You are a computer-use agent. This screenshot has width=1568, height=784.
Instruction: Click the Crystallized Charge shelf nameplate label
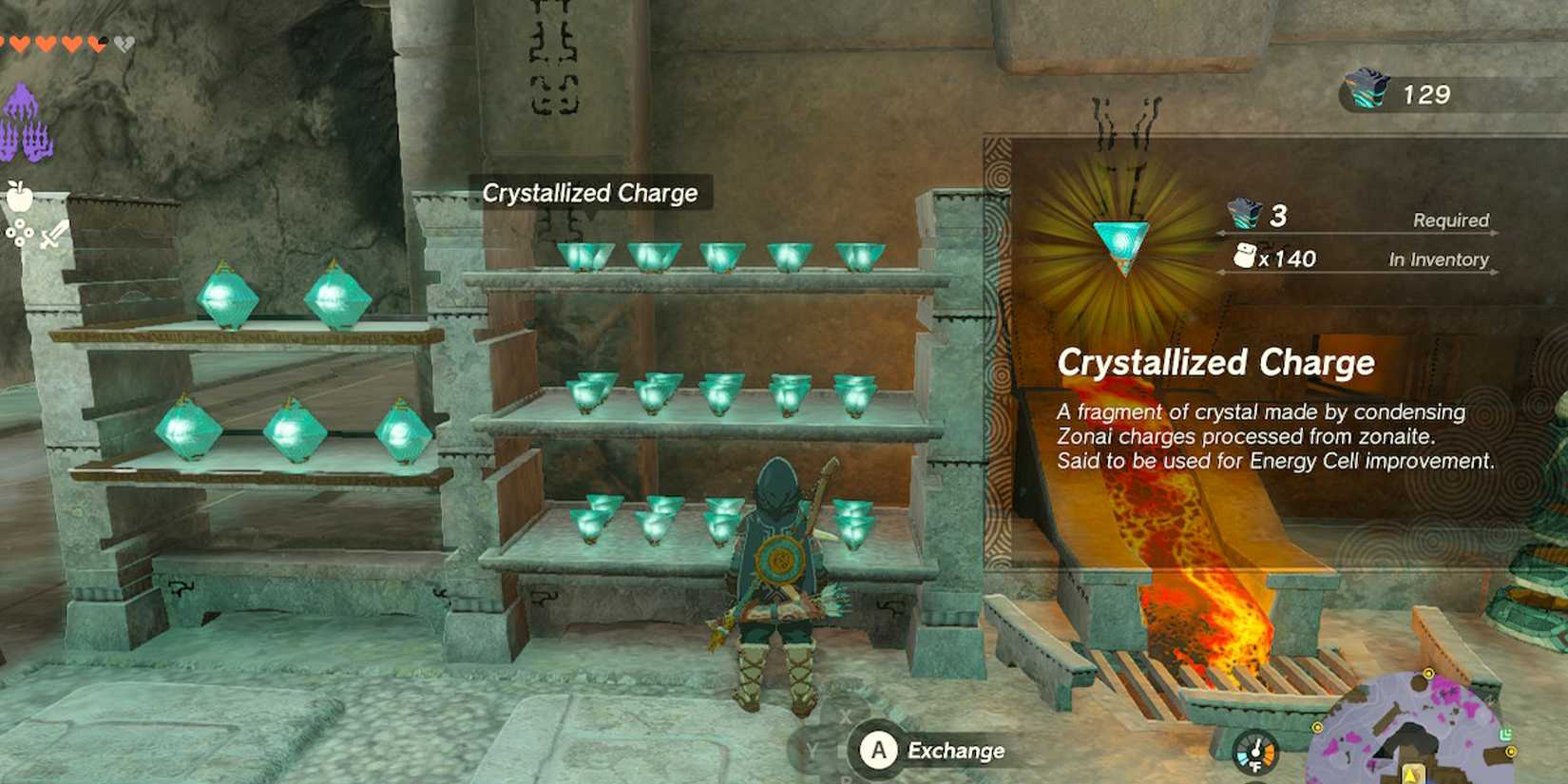pyautogui.click(x=591, y=193)
